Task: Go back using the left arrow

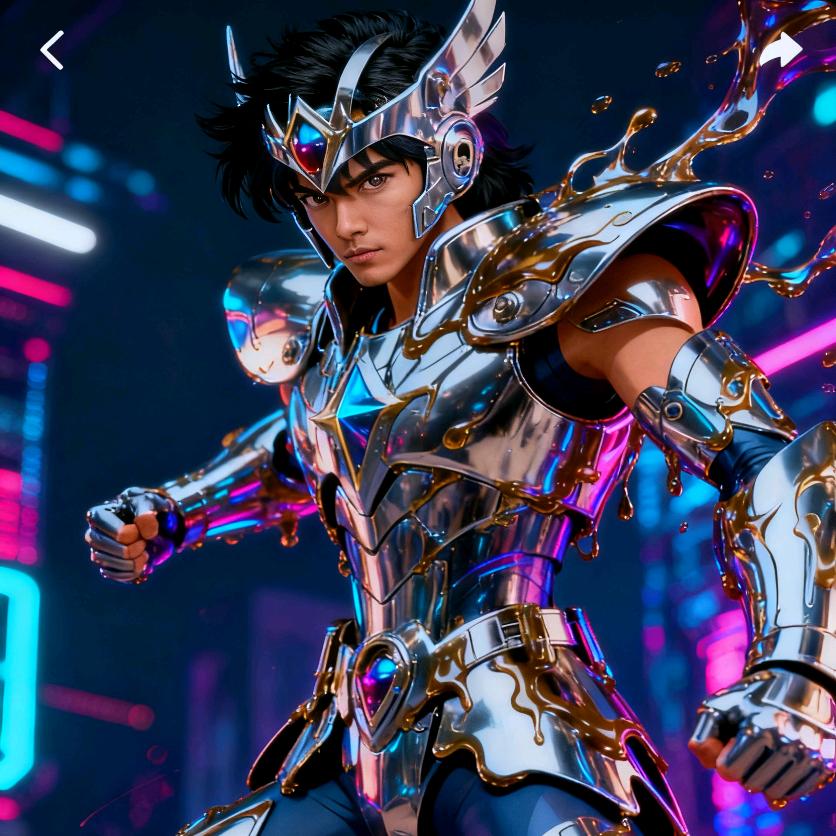Action: [x=52, y=50]
